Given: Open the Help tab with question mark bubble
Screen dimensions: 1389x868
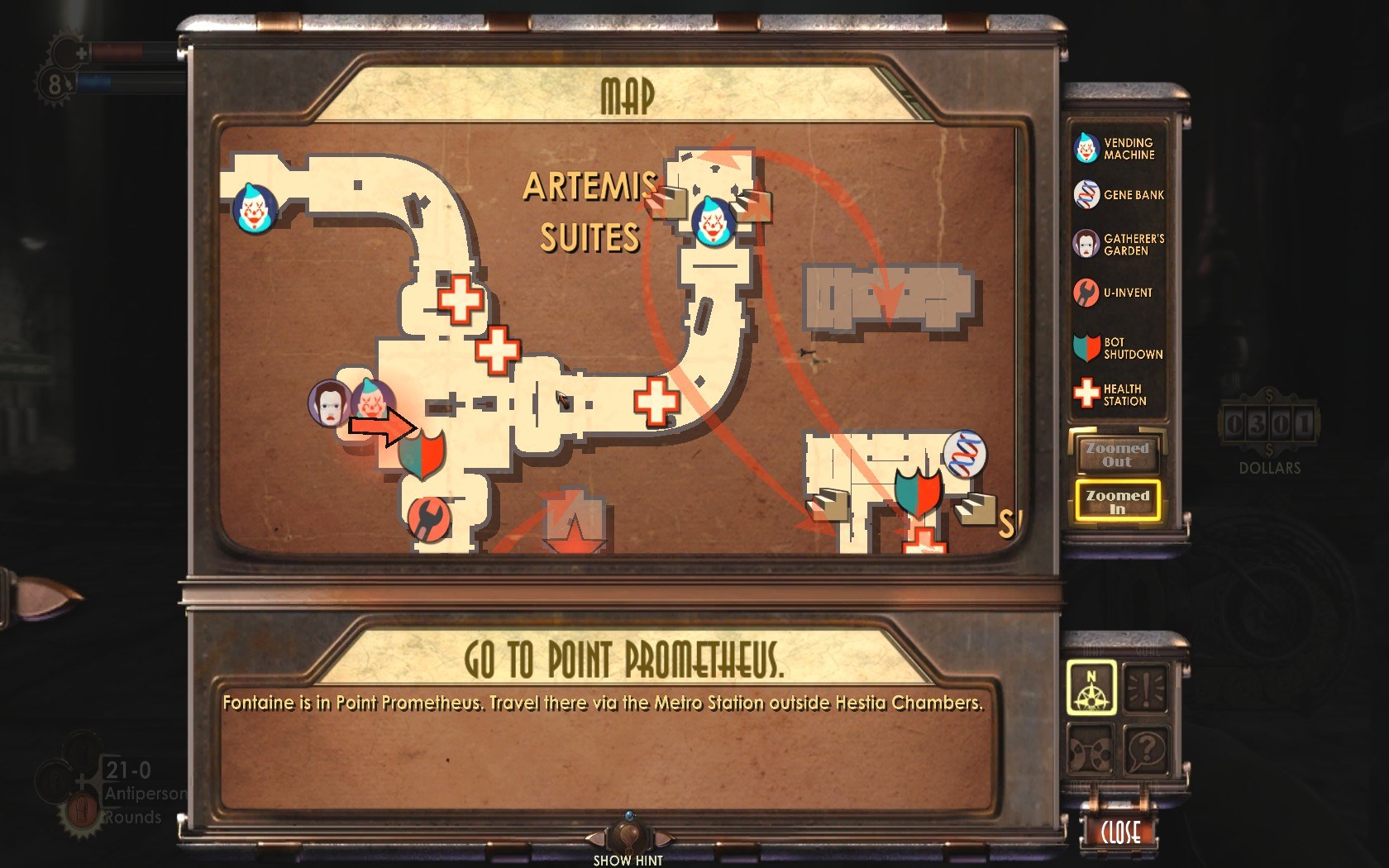Looking at the screenshot, I should [1146, 749].
